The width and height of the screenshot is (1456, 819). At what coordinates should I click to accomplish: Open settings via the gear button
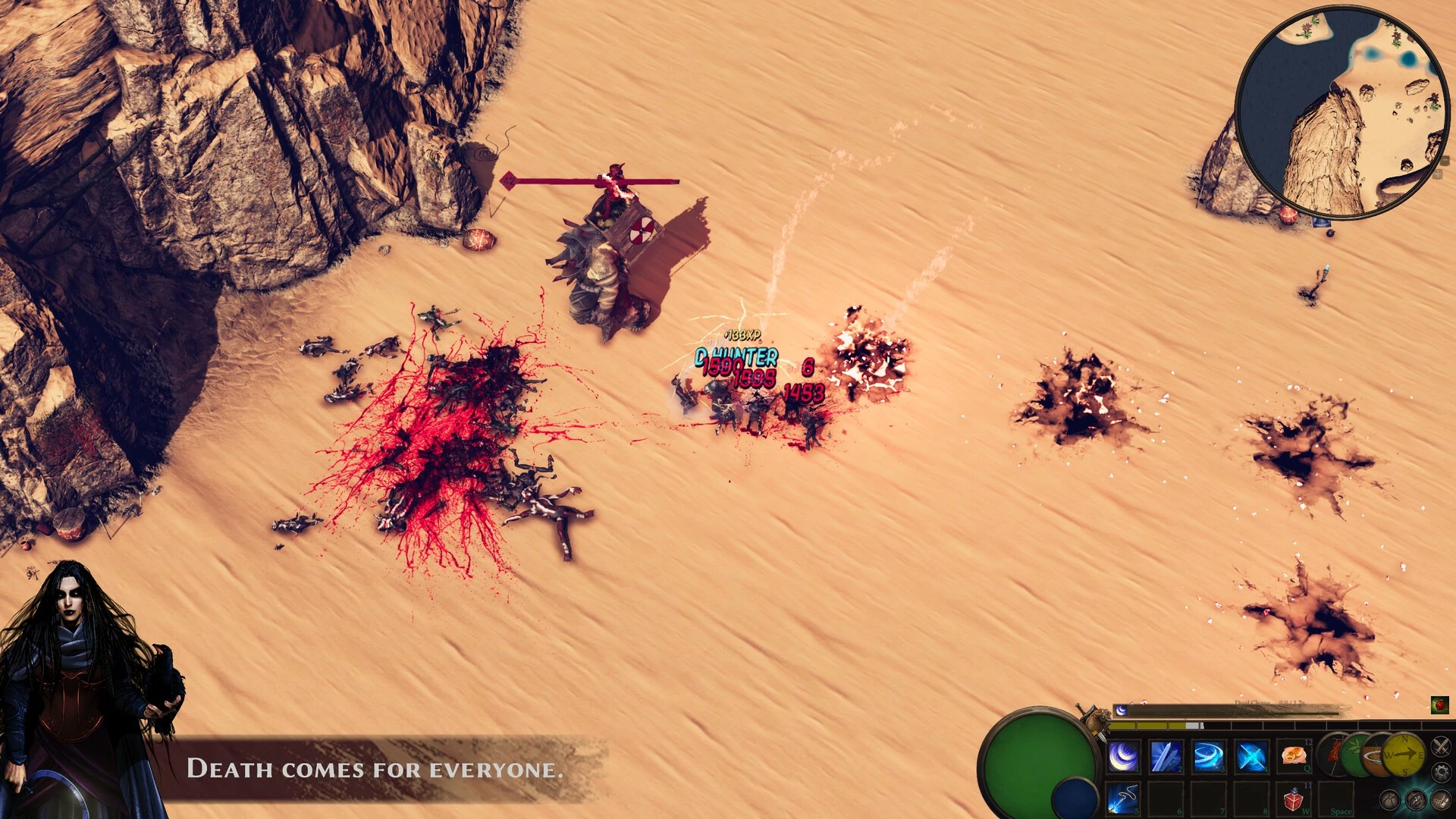pyautogui.click(x=1440, y=773)
